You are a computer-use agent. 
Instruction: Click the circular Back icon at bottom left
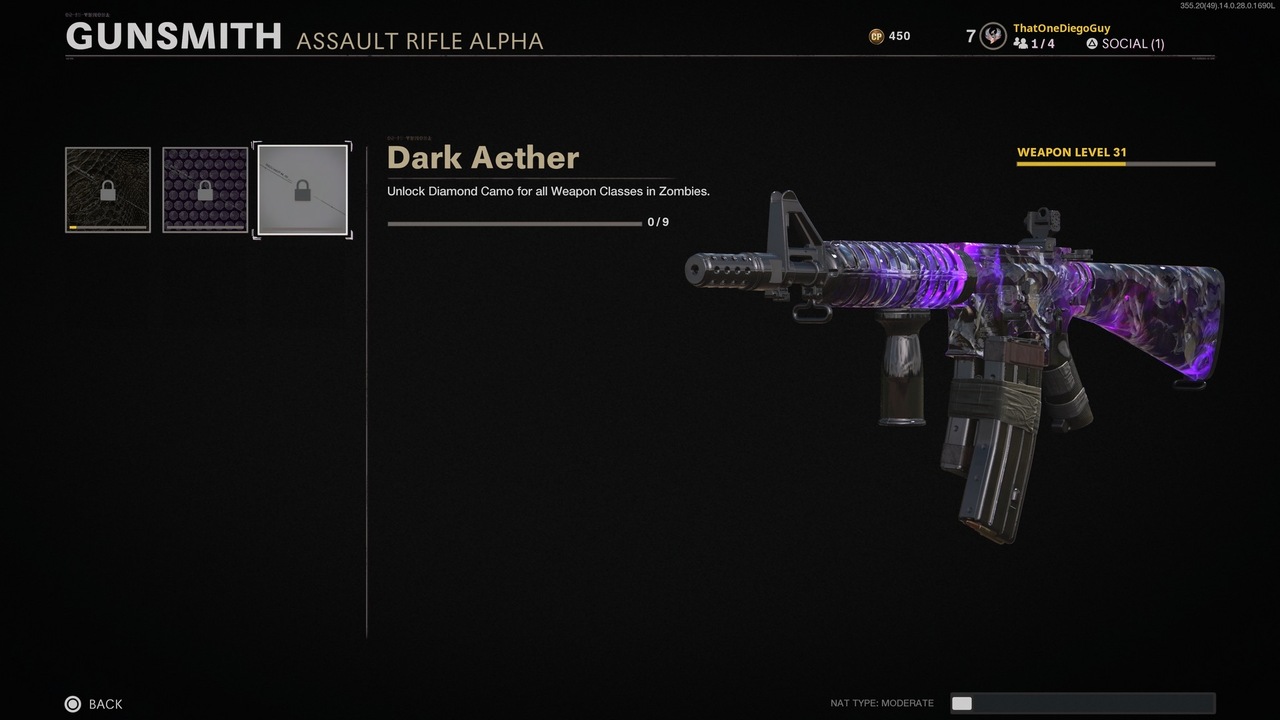(x=71, y=704)
